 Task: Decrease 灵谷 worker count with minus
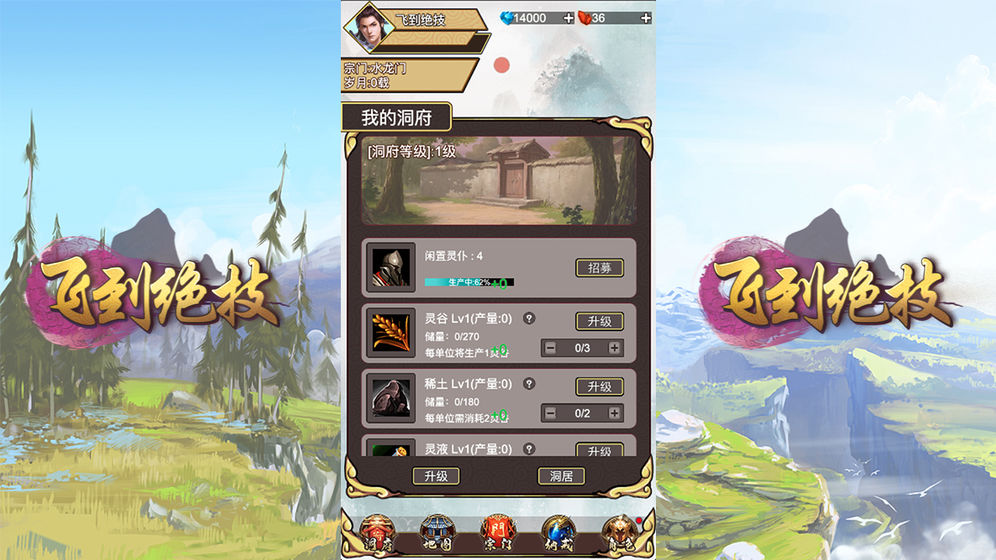click(x=550, y=348)
